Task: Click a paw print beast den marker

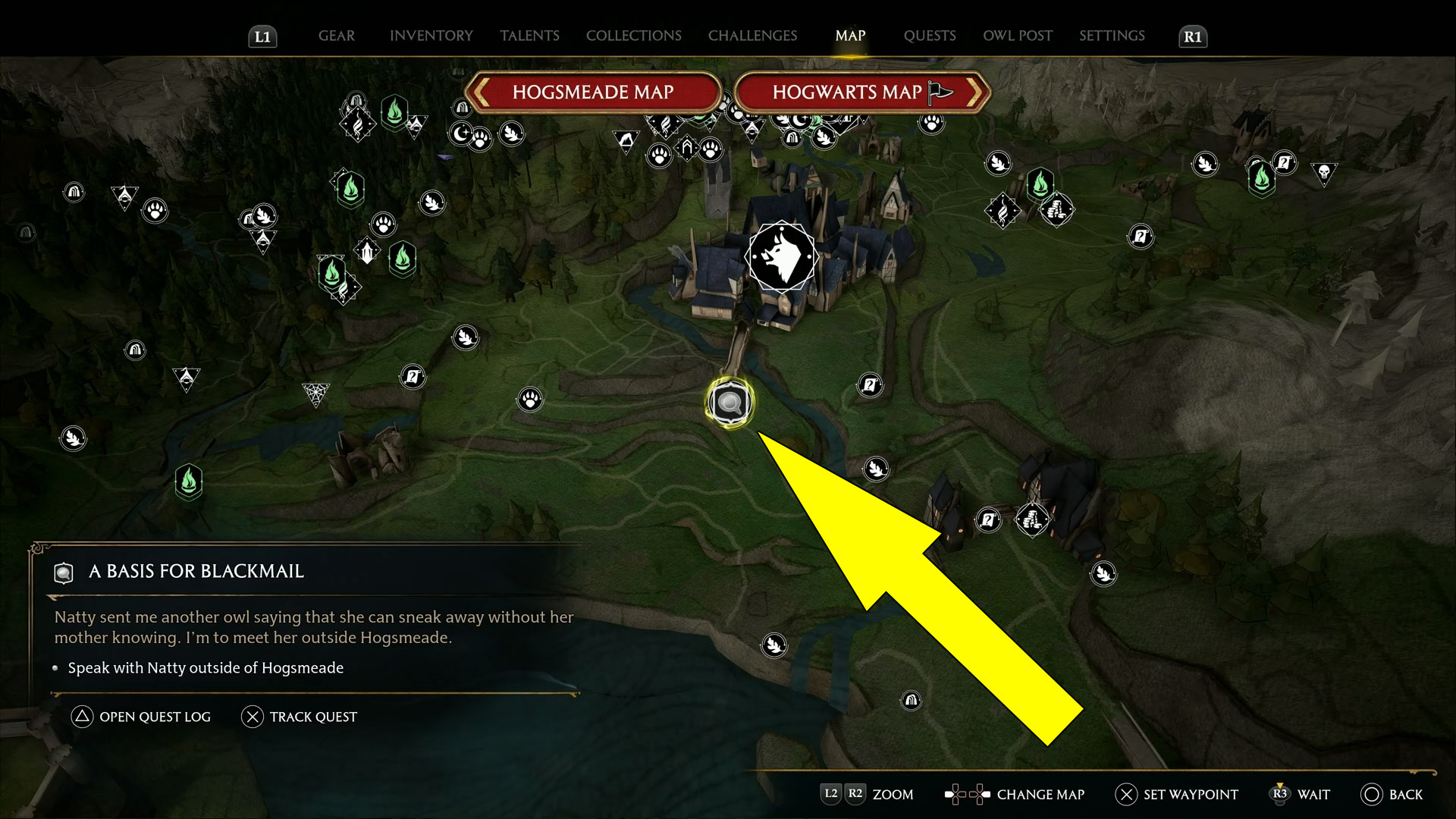Action: tap(529, 398)
